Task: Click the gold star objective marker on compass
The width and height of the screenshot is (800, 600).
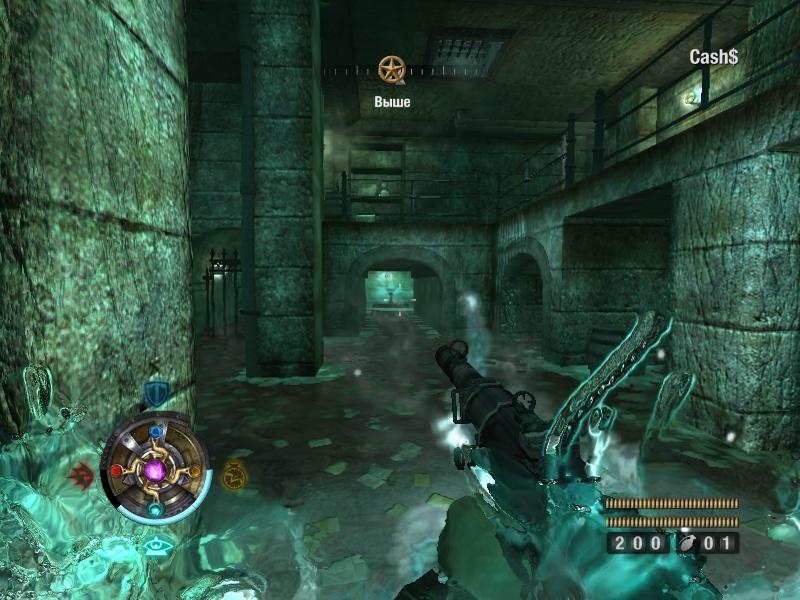Action: point(392,70)
